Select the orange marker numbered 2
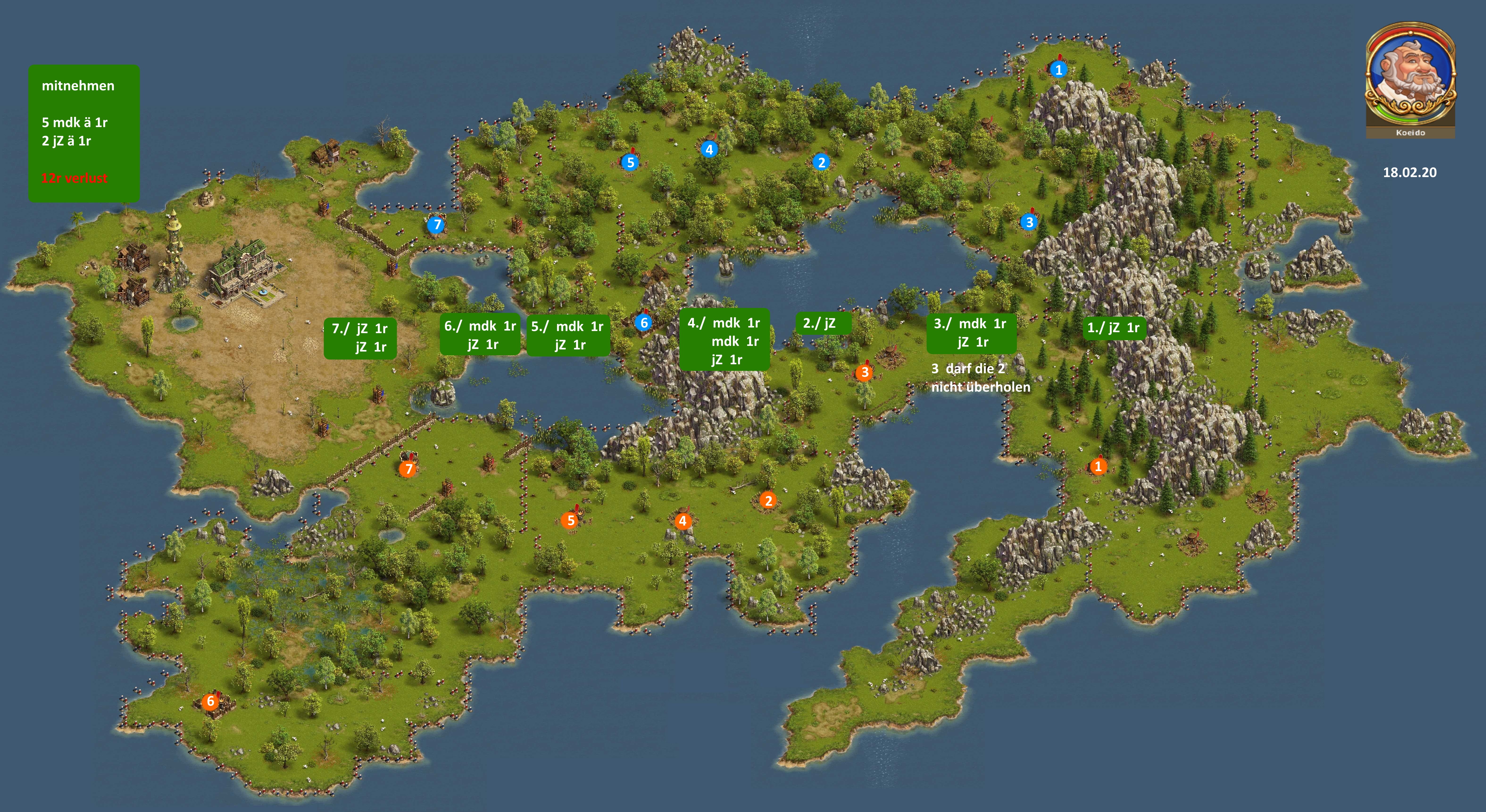This screenshot has width=1486, height=812. tap(768, 500)
